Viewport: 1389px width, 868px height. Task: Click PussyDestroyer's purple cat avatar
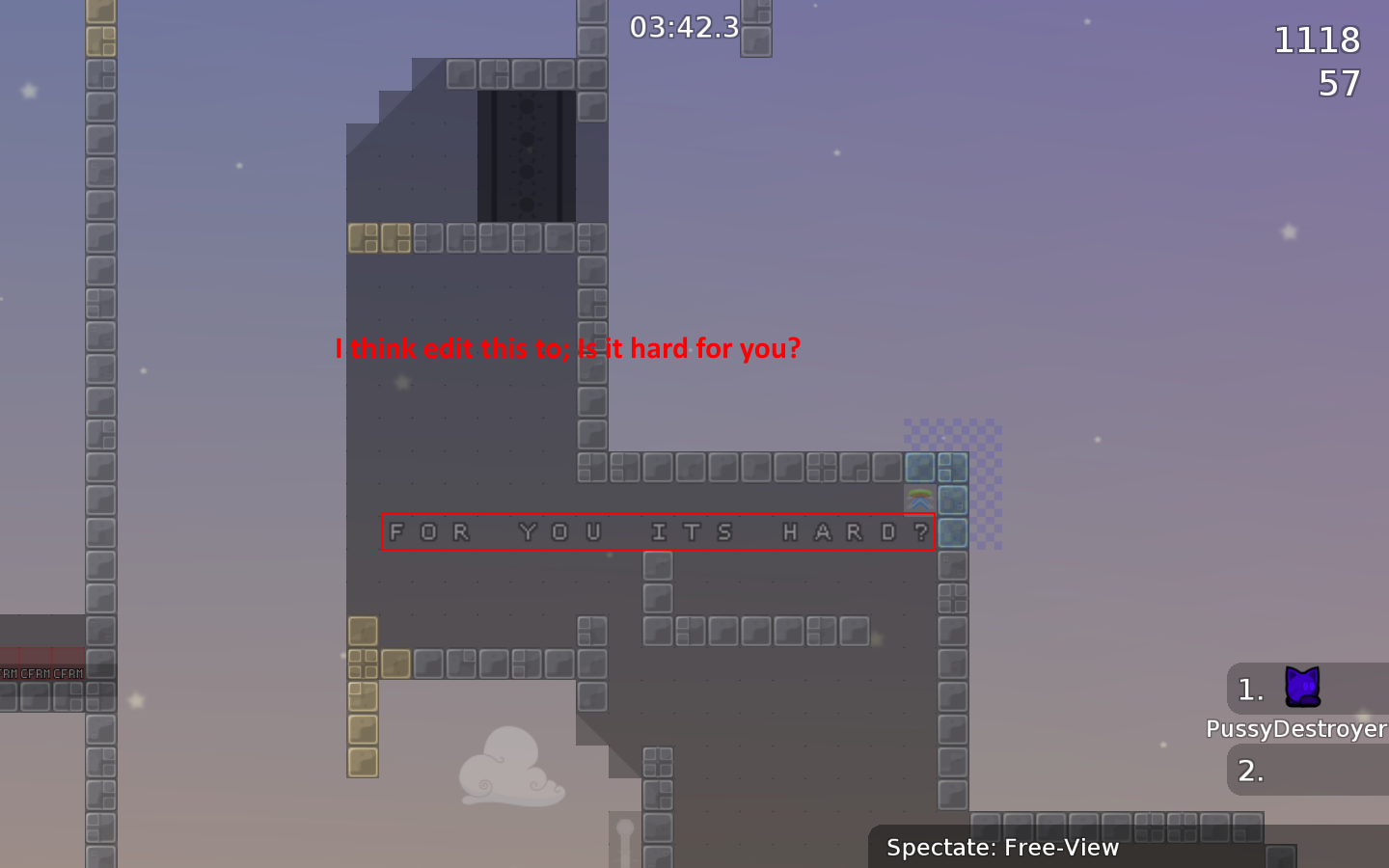tap(1304, 689)
